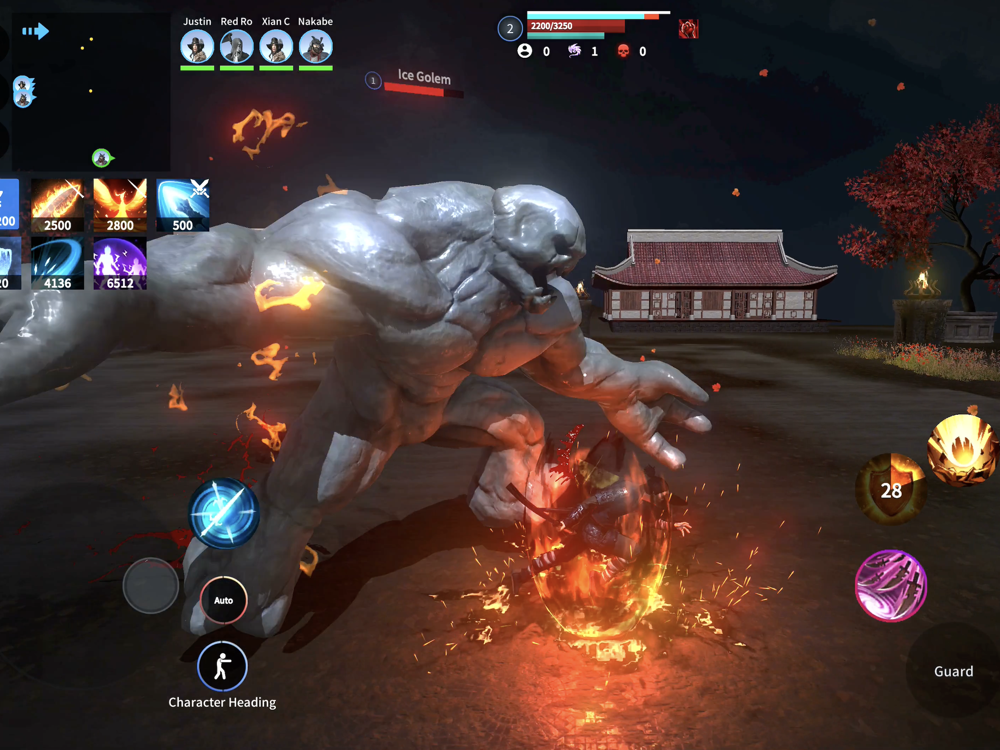Use the fiery explosion skill
The width and height of the screenshot is (1000, 750).
pyautogui.click(x=962, y=450)
